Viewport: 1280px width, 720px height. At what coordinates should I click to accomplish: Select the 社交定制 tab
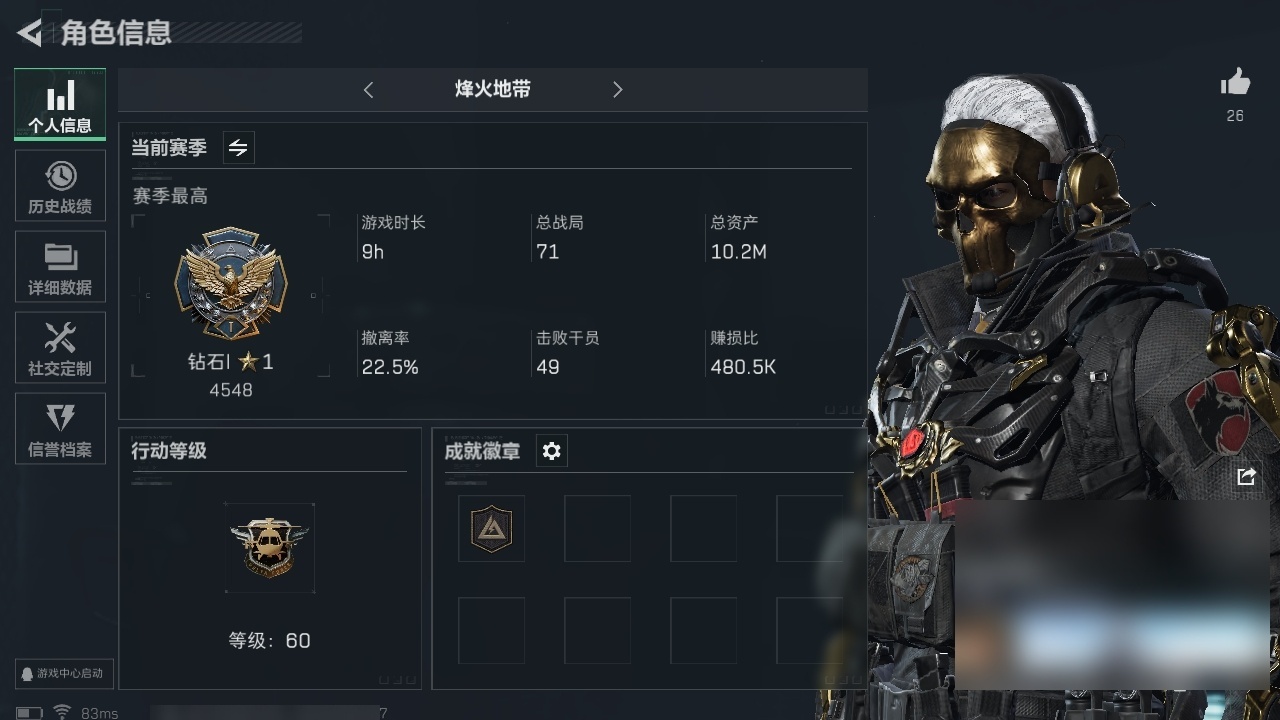point(60,348)
